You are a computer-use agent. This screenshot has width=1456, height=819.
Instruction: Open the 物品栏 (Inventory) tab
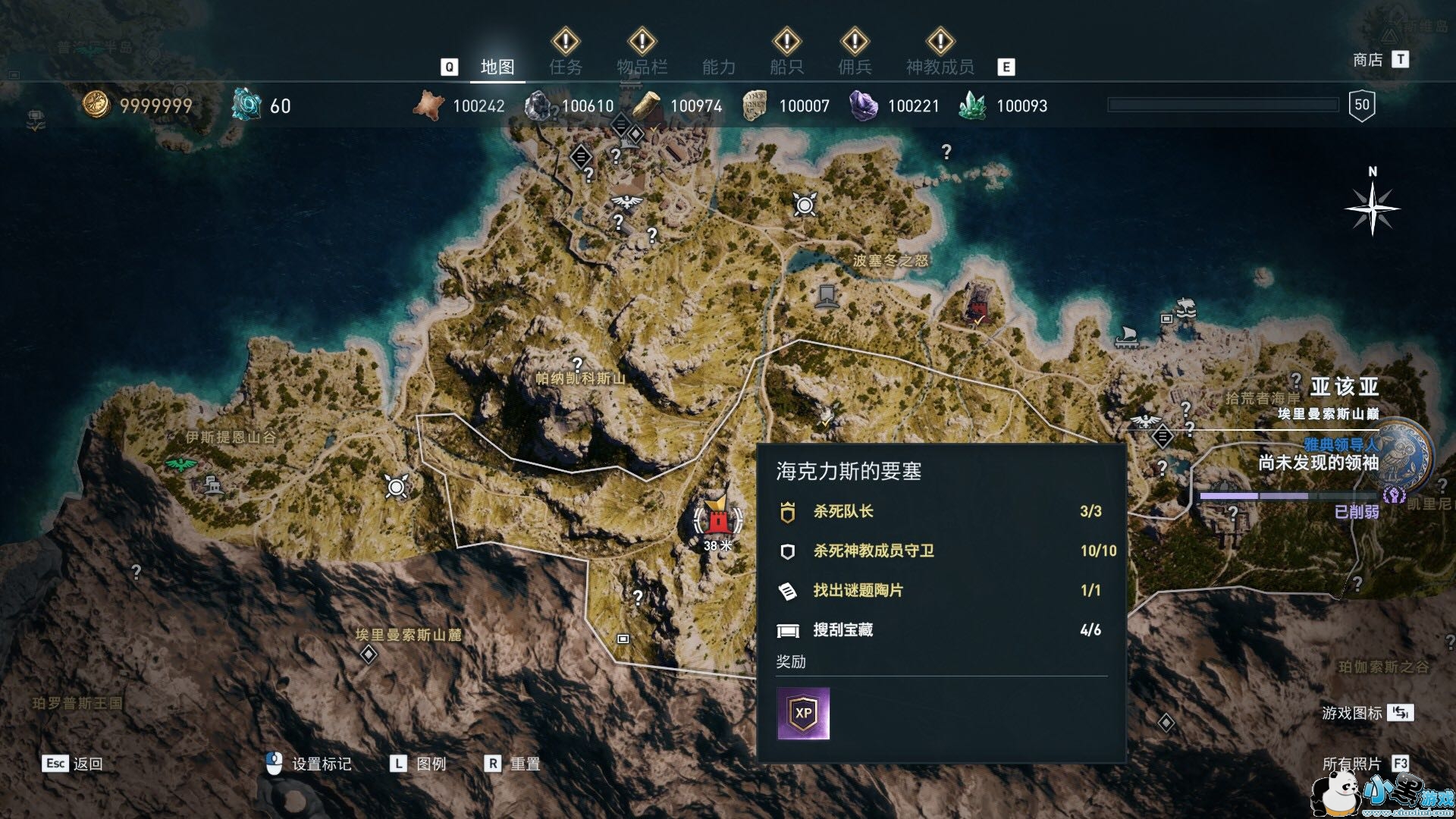tap(642, 67)
